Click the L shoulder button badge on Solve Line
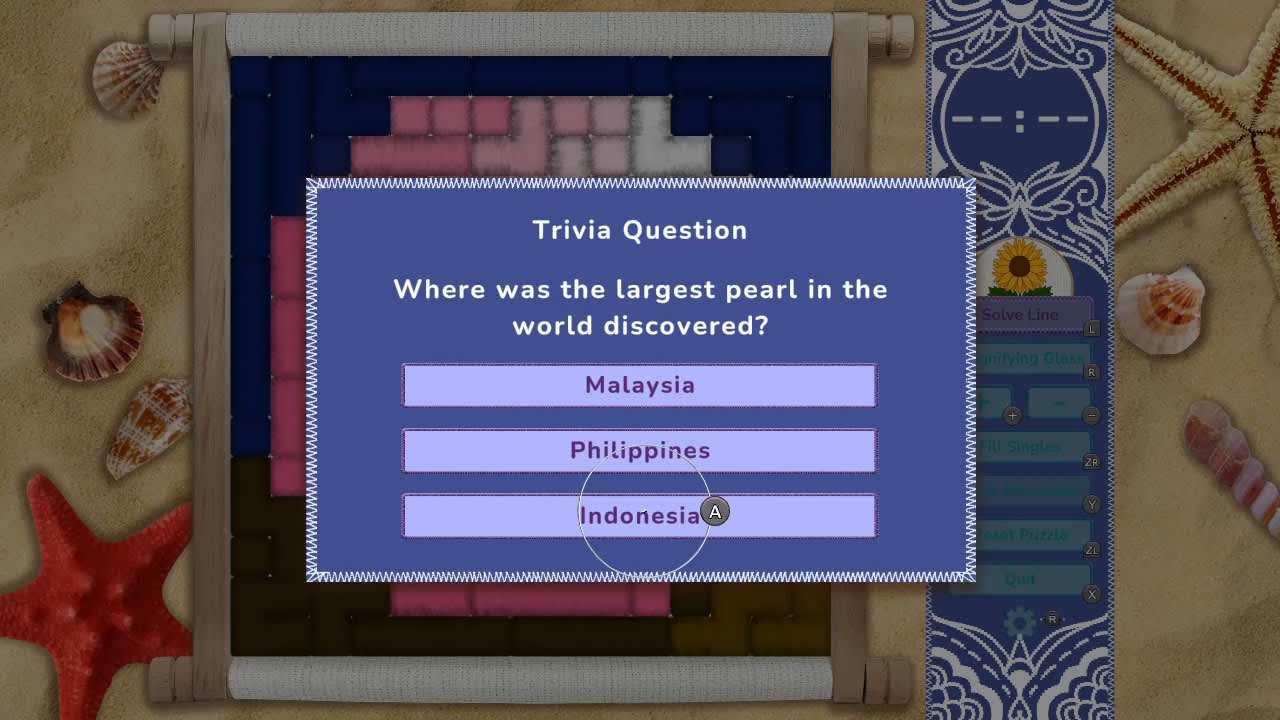This screenshot has width=1280, height=720. (x=1091, y=327)
